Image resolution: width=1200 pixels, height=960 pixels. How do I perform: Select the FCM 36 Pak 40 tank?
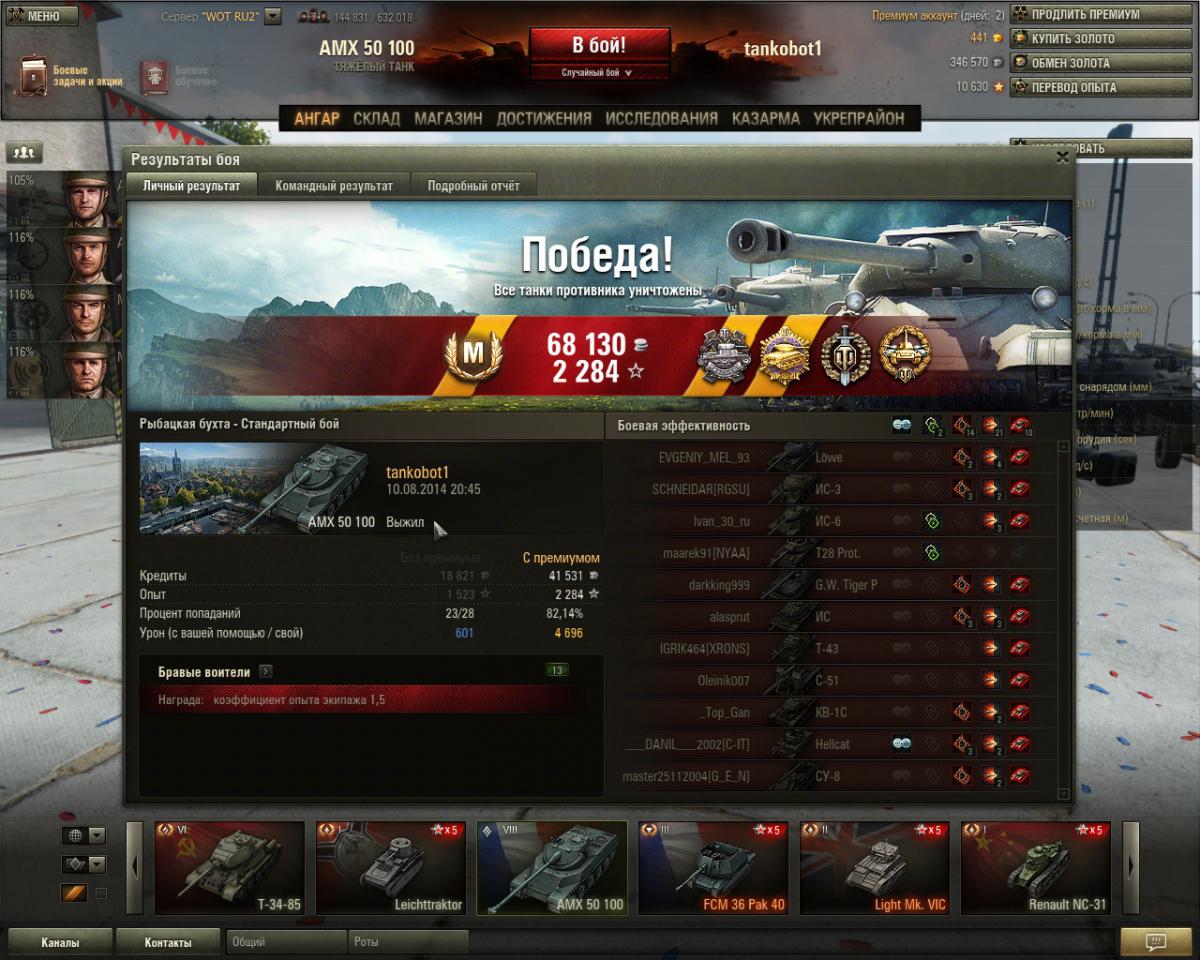[713, 868]
